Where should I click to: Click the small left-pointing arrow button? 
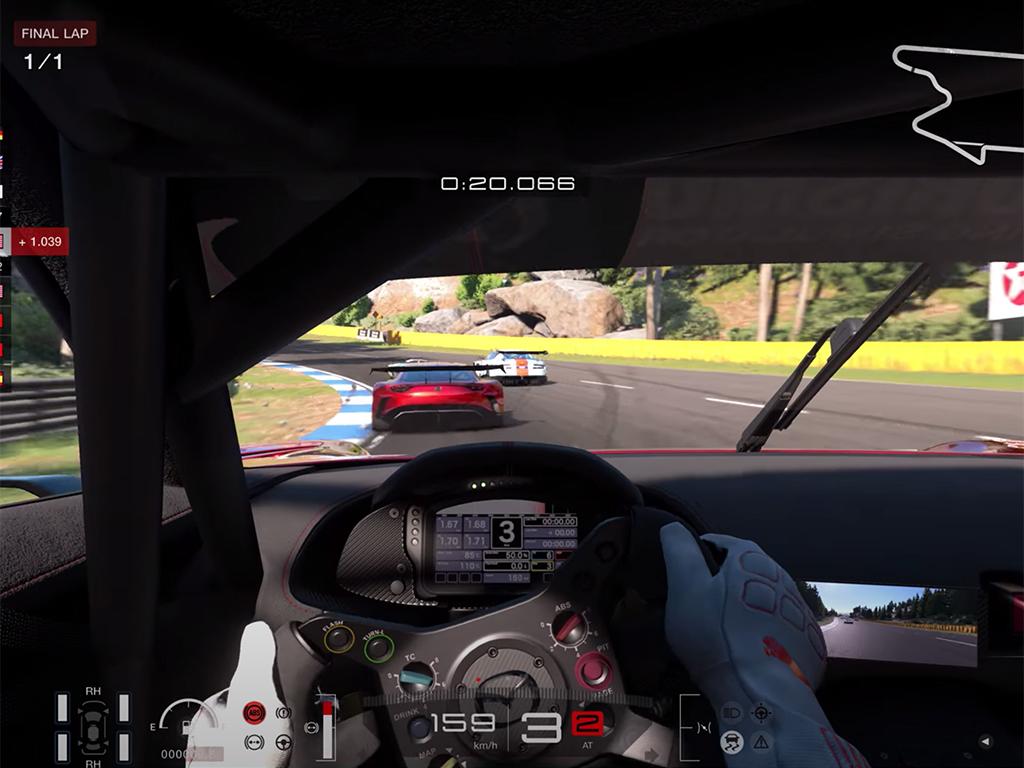click(985, 741)
